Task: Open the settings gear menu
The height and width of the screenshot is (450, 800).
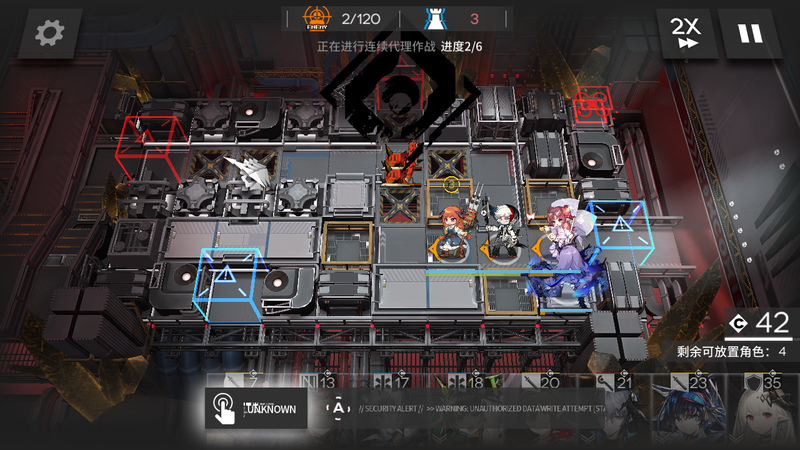Action: tap(49, 34)
